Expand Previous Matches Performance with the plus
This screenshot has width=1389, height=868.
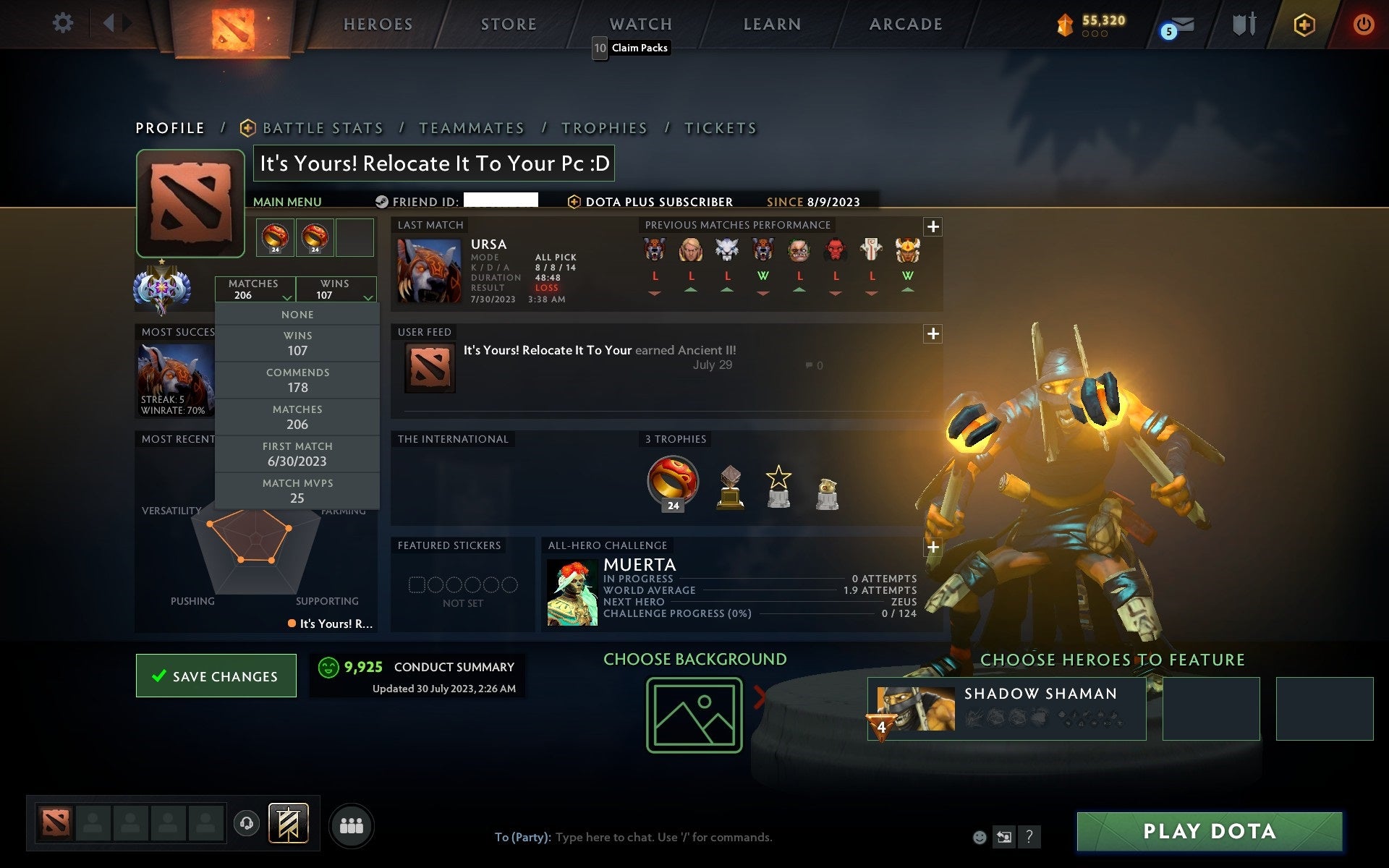point(933,226)
